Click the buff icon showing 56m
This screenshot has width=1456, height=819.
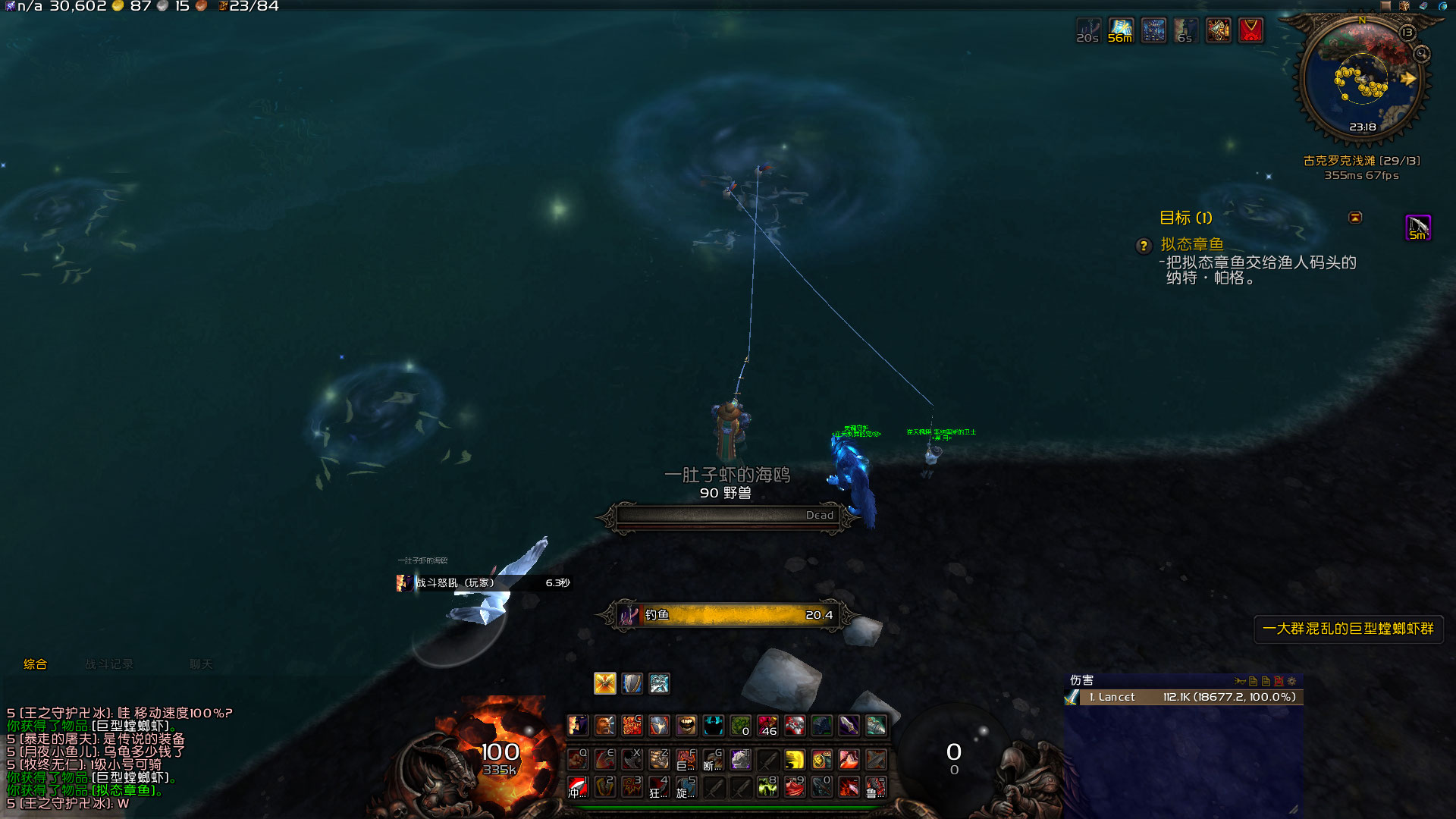[x=1120, y=30]
